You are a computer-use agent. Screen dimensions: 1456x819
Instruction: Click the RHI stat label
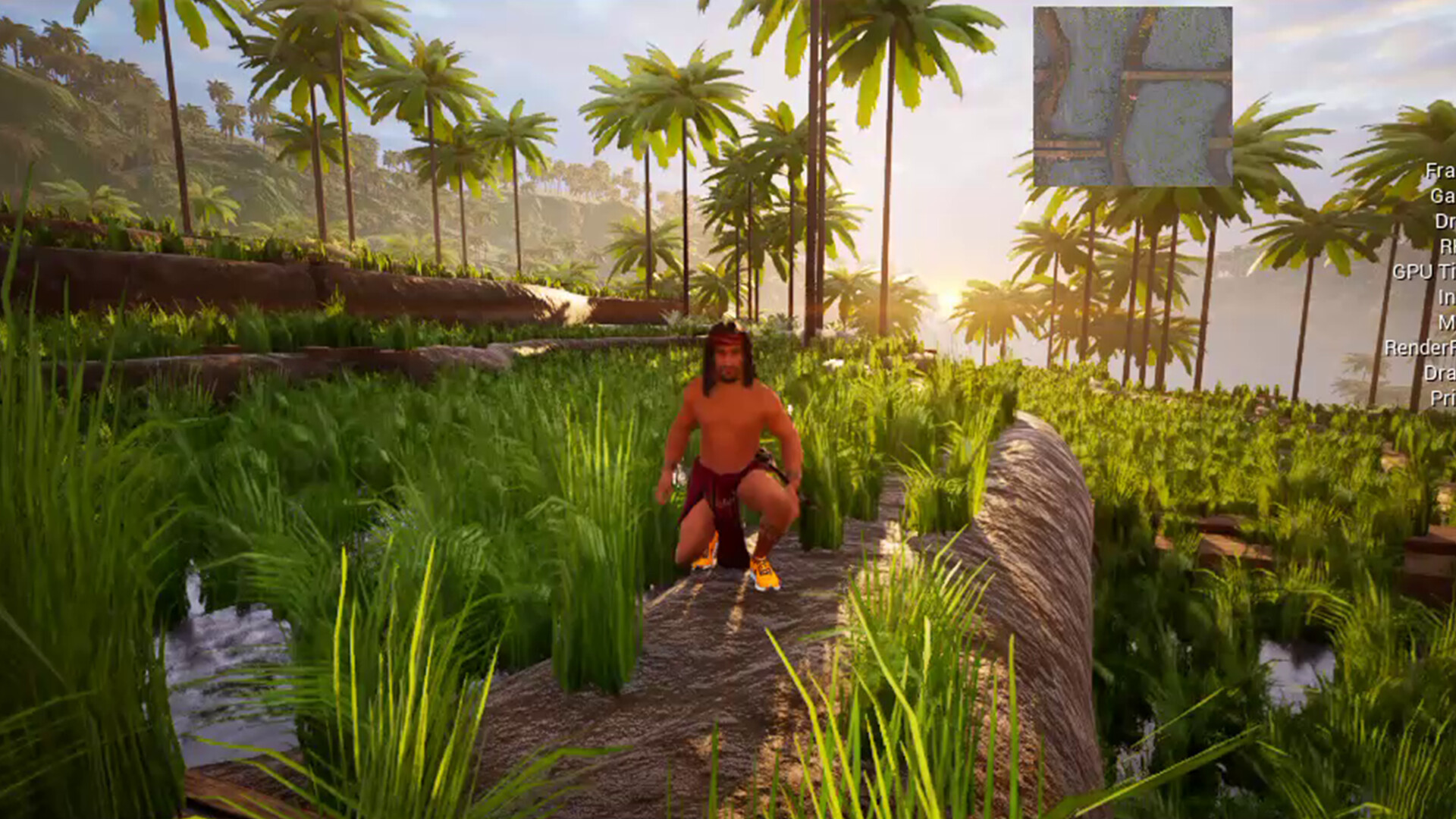tap(1439, 244)
